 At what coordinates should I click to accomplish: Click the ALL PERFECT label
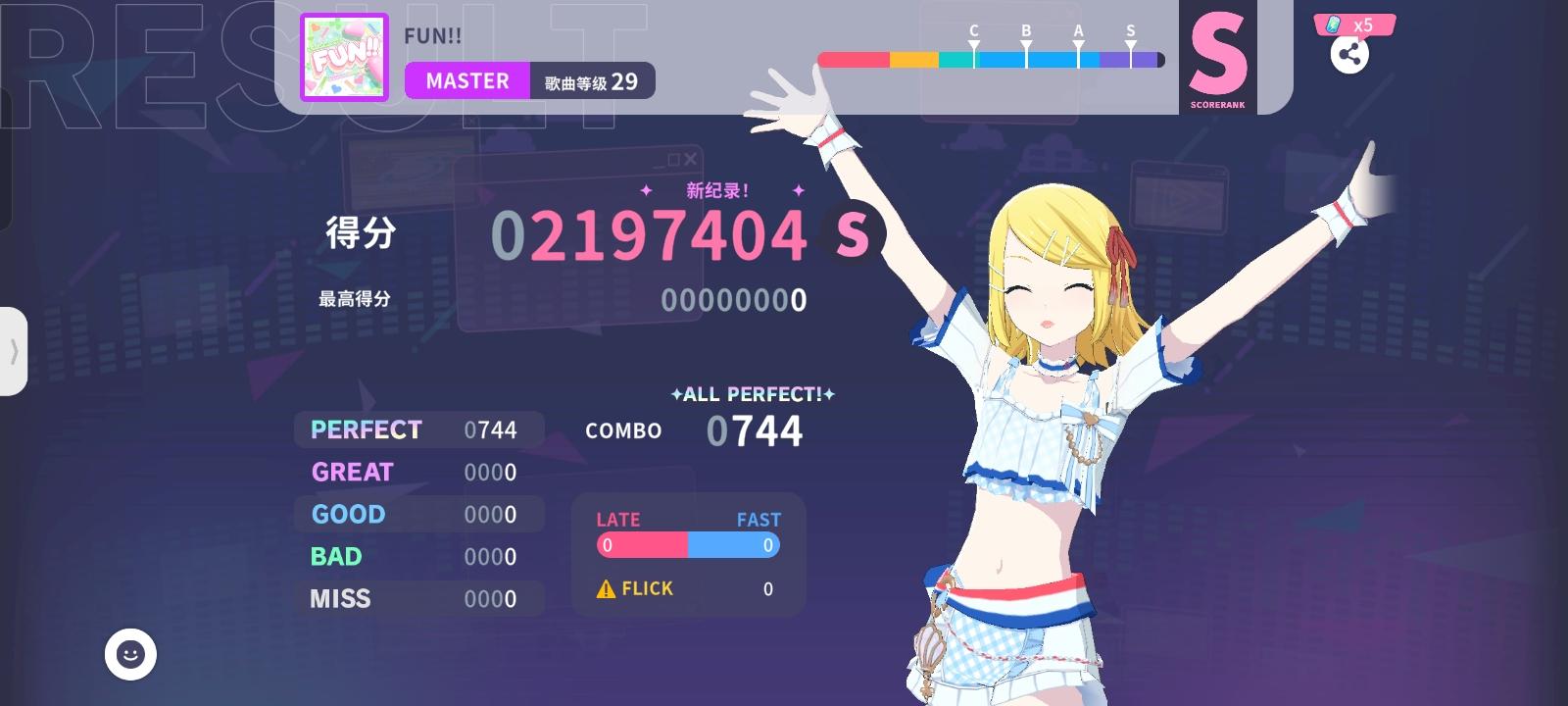(x=750, y=394)
